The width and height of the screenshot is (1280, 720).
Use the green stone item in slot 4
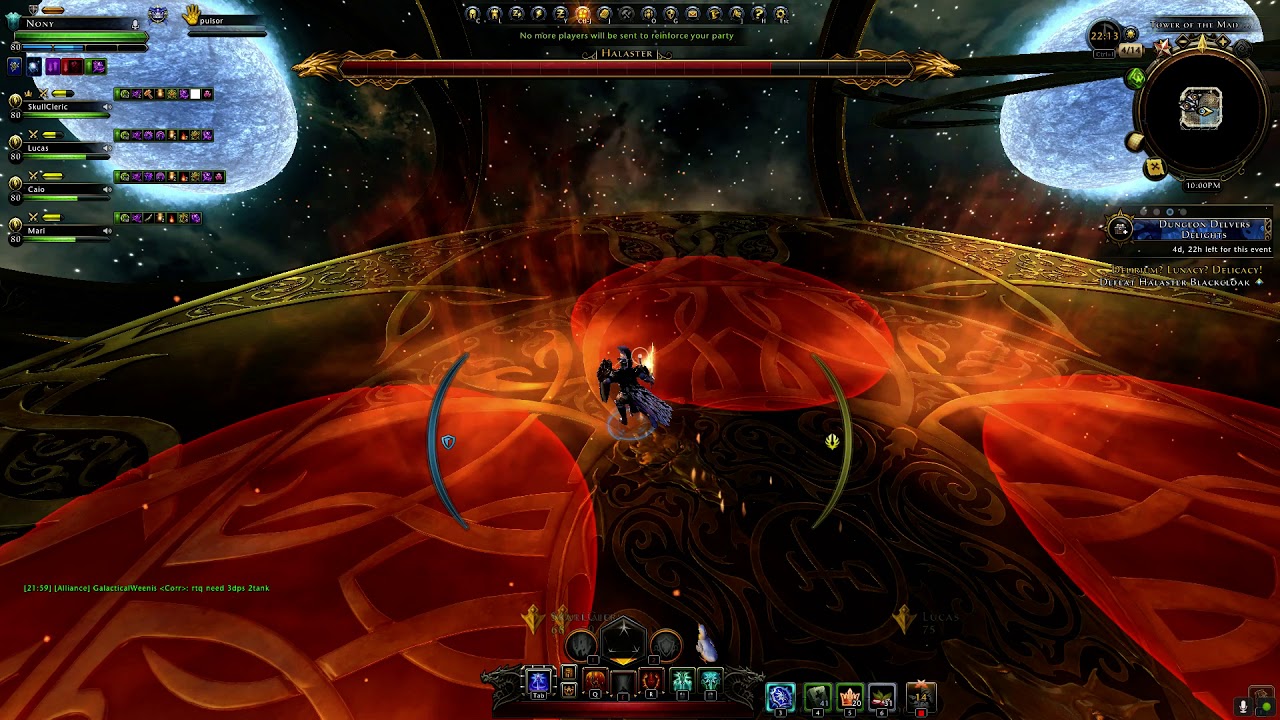pyautogui.click(x=817, y=696)
